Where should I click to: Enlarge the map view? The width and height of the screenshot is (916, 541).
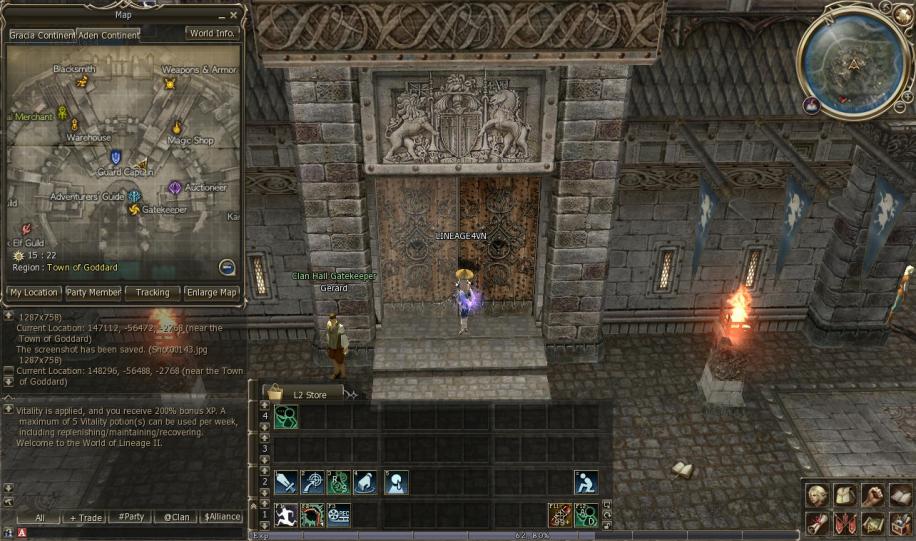click(212, 293)
